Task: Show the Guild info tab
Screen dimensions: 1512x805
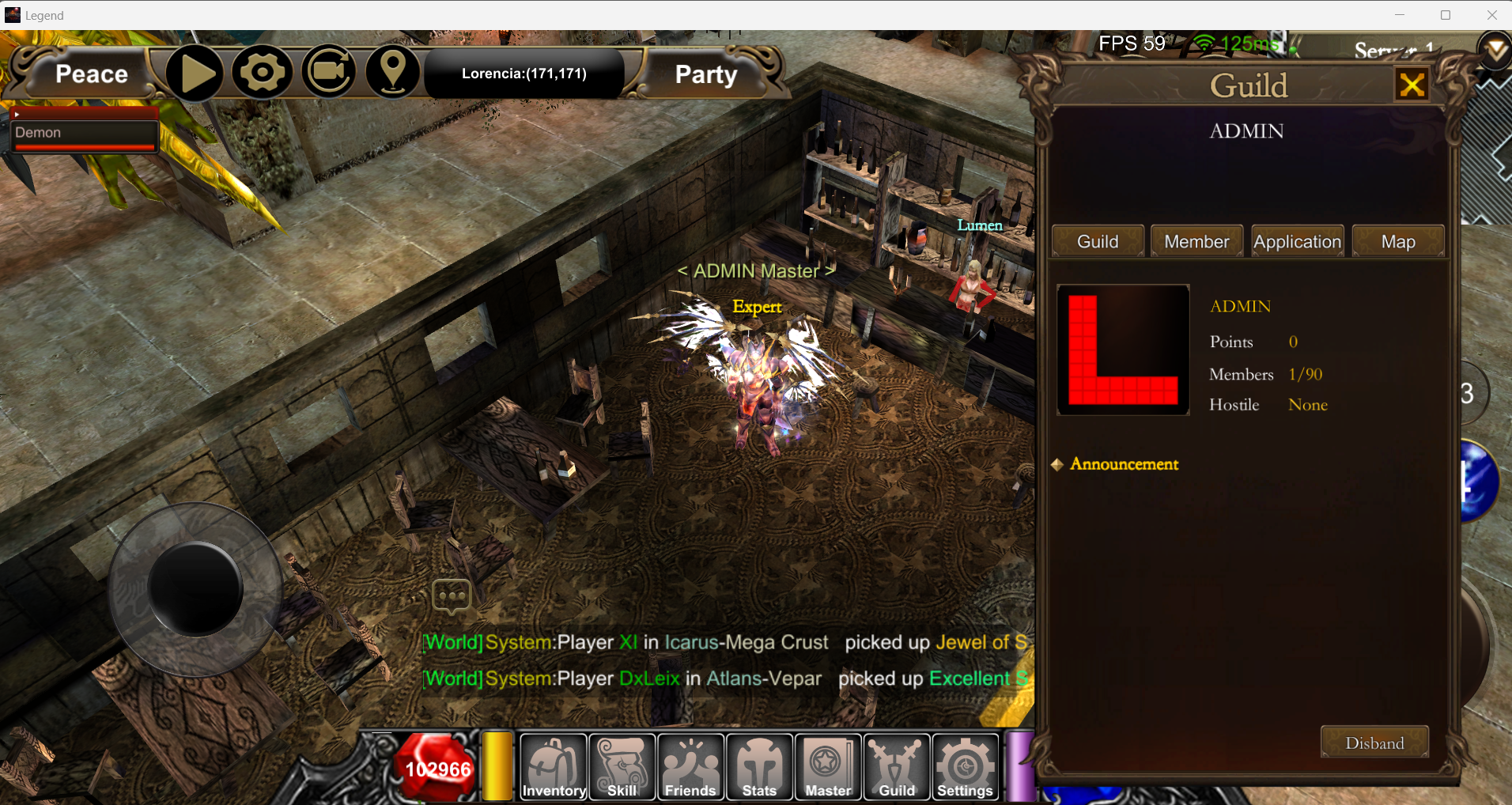Action: [x=1098, y=241]
